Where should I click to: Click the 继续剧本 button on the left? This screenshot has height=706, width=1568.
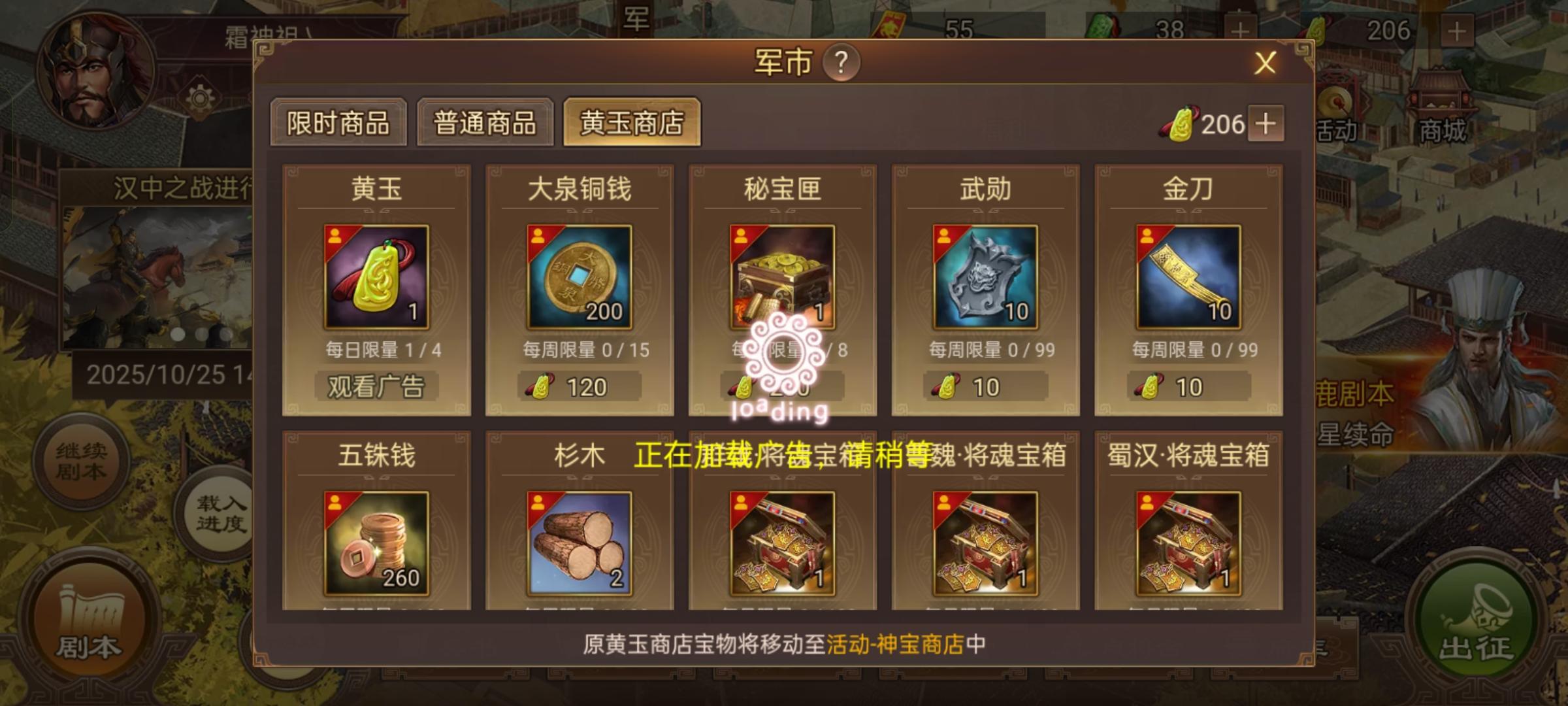(x=80, y=458)
